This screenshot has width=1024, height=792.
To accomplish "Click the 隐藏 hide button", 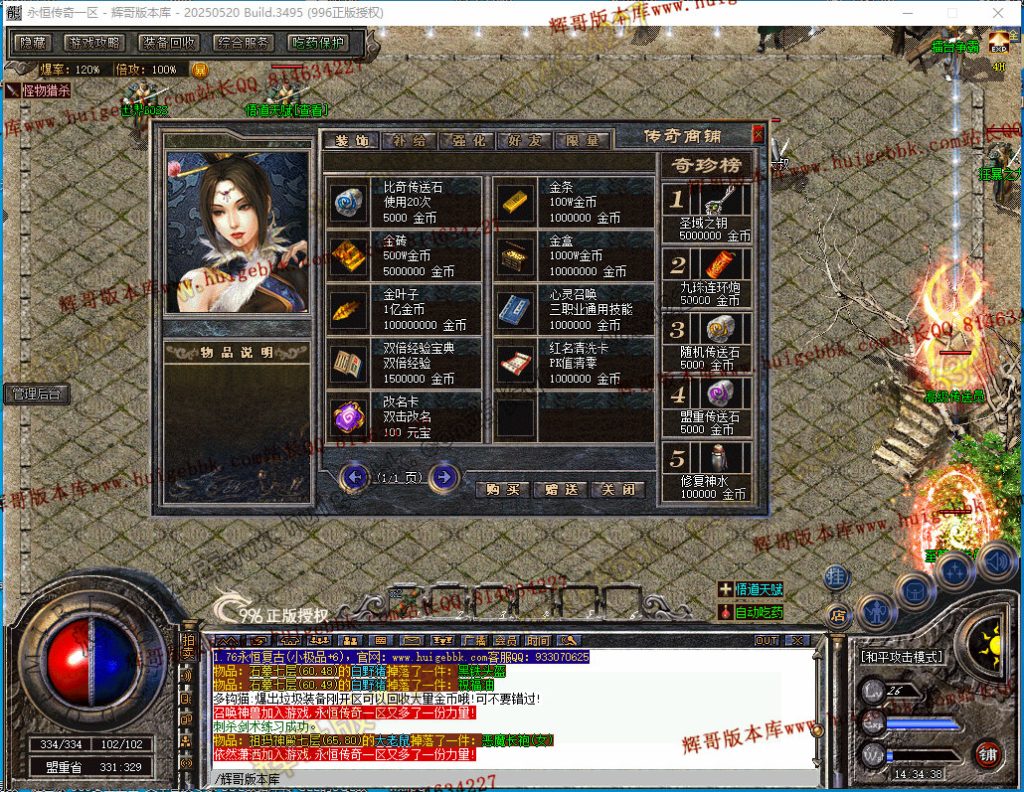I will point(33,43).
